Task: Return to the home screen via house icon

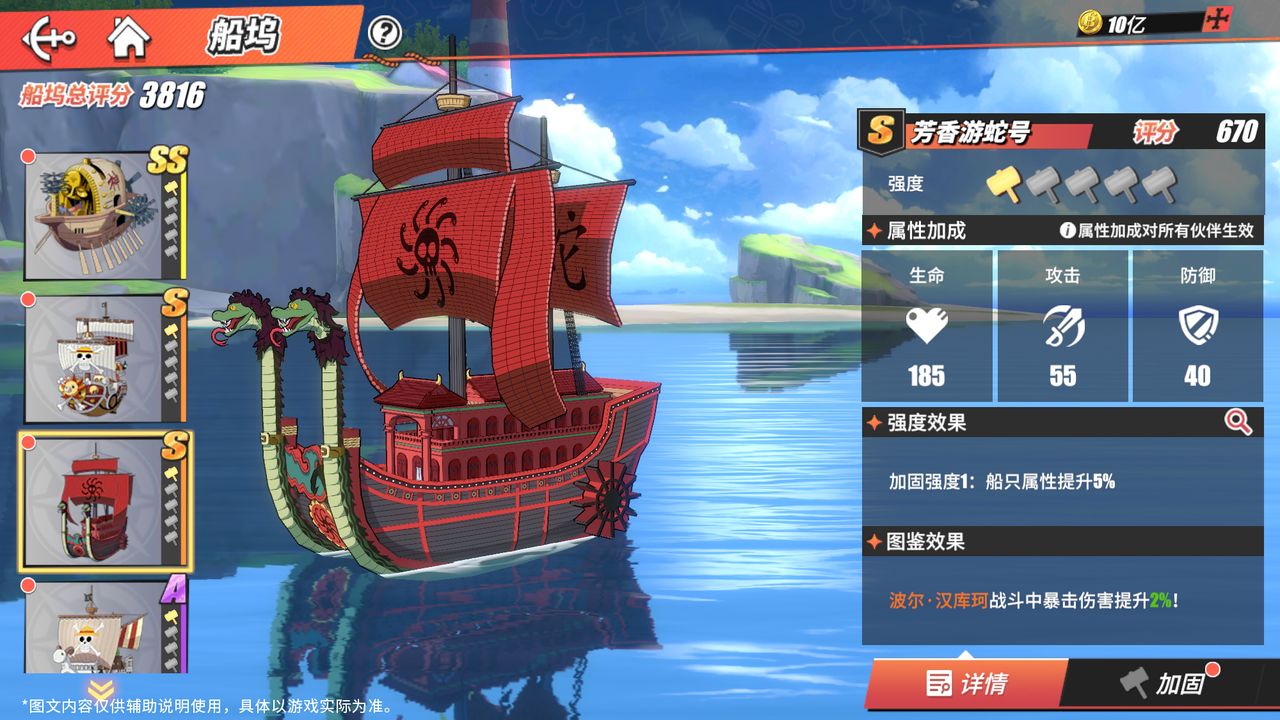Action: click(129, 37)
